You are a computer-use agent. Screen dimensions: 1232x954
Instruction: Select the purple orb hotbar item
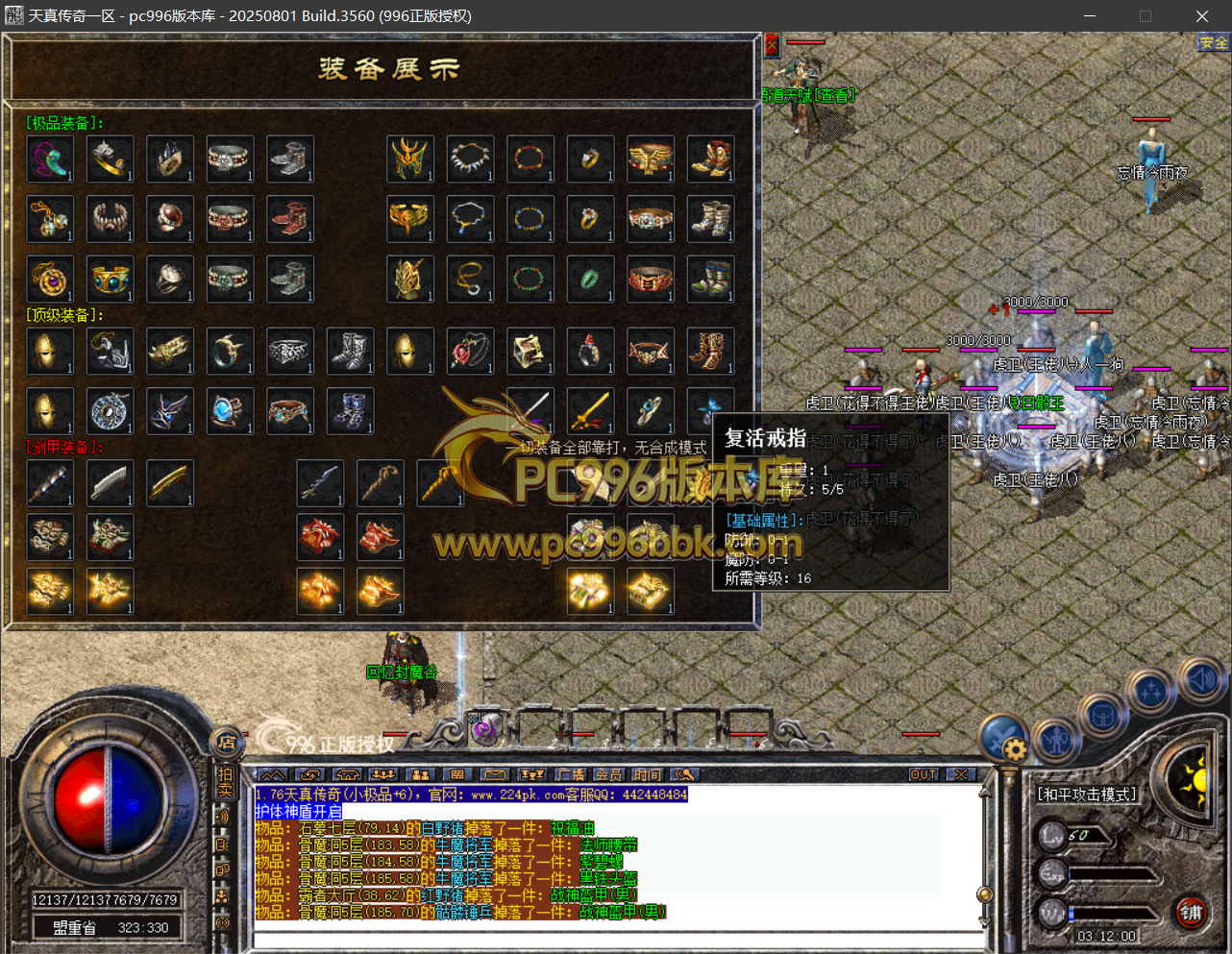484,729
